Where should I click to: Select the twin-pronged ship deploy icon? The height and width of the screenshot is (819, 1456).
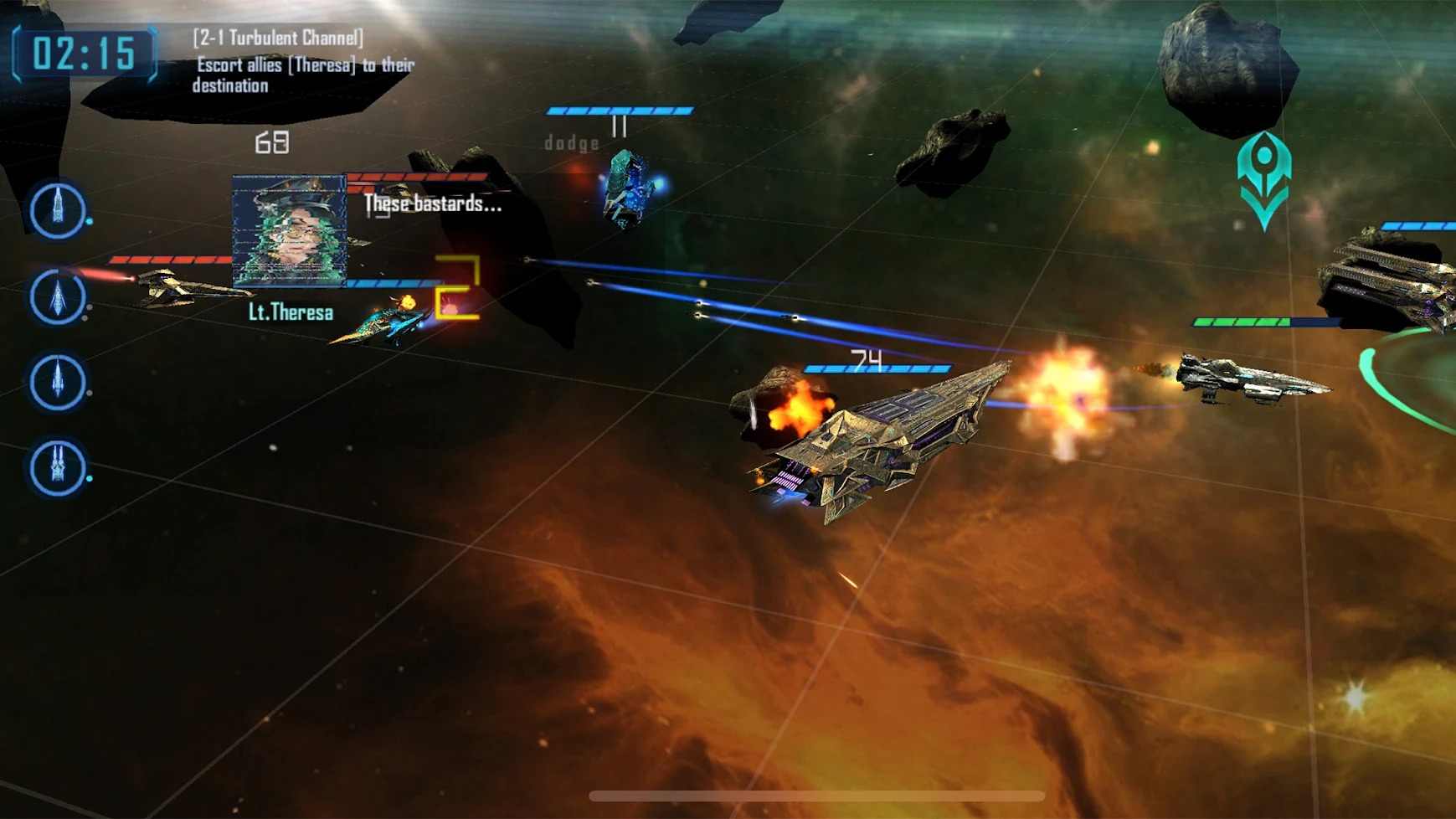tap(57, 466)
